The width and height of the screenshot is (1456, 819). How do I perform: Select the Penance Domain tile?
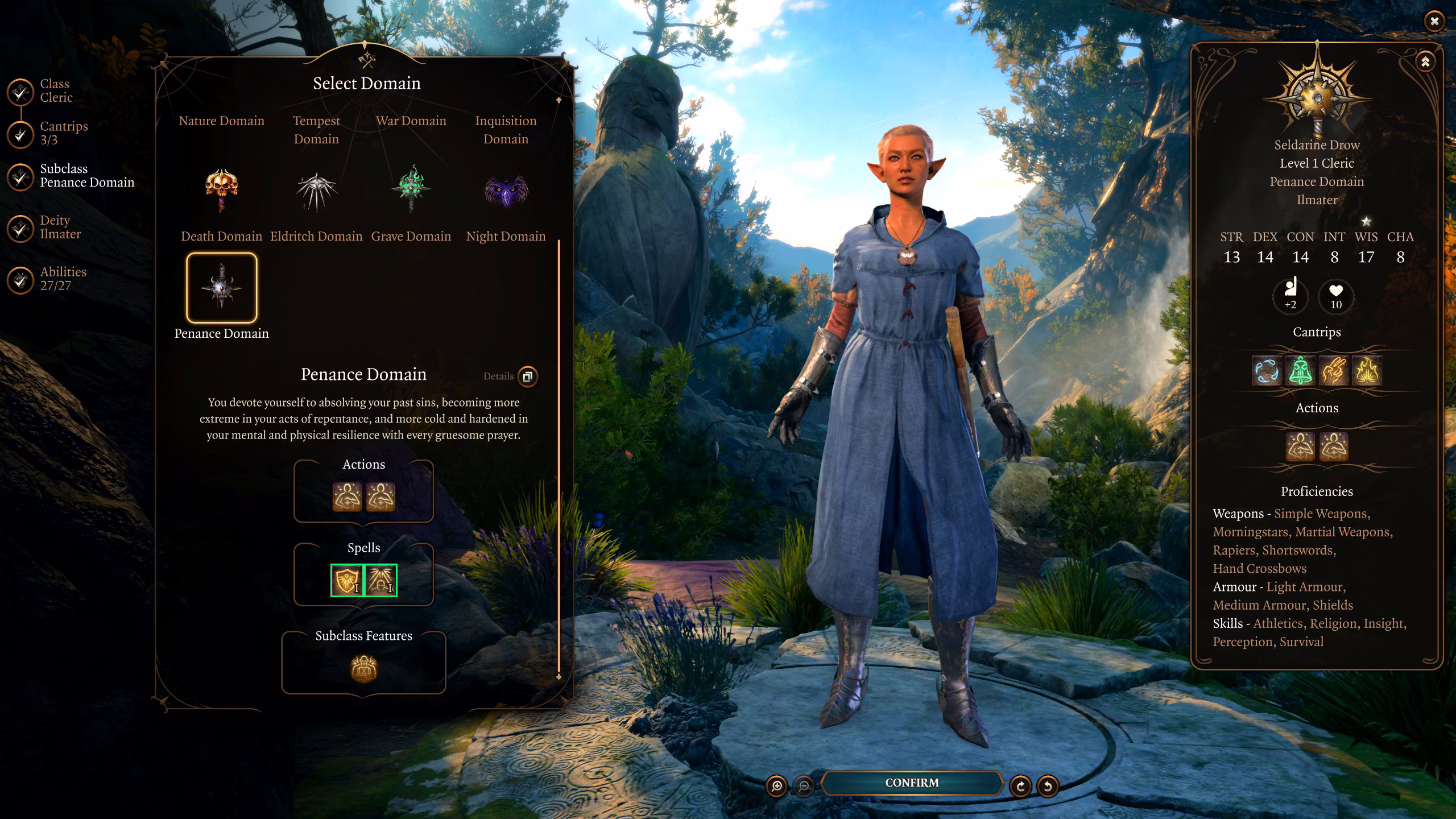tap(222, 288)
